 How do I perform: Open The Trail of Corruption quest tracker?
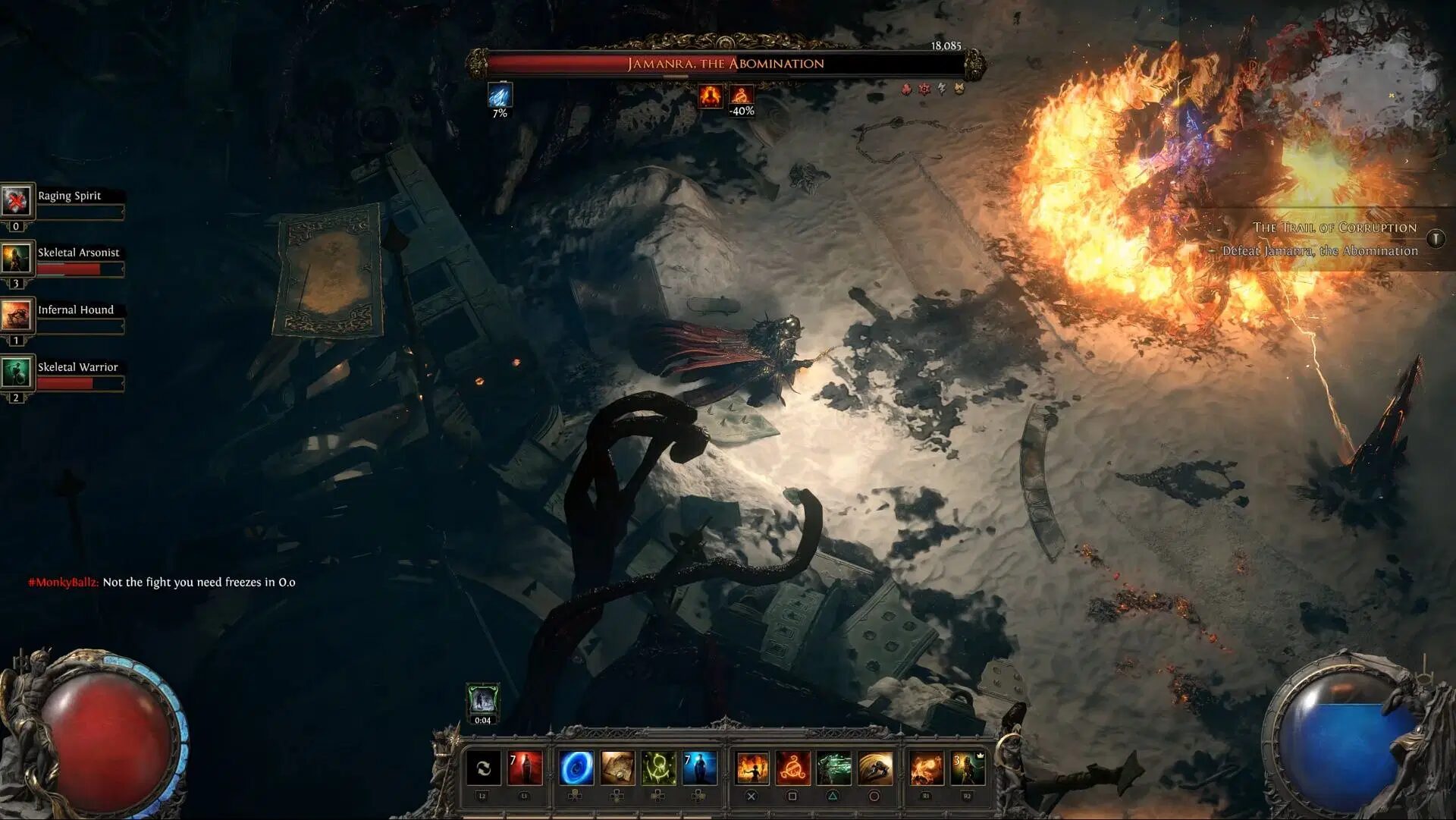(x=1334, y=228)
